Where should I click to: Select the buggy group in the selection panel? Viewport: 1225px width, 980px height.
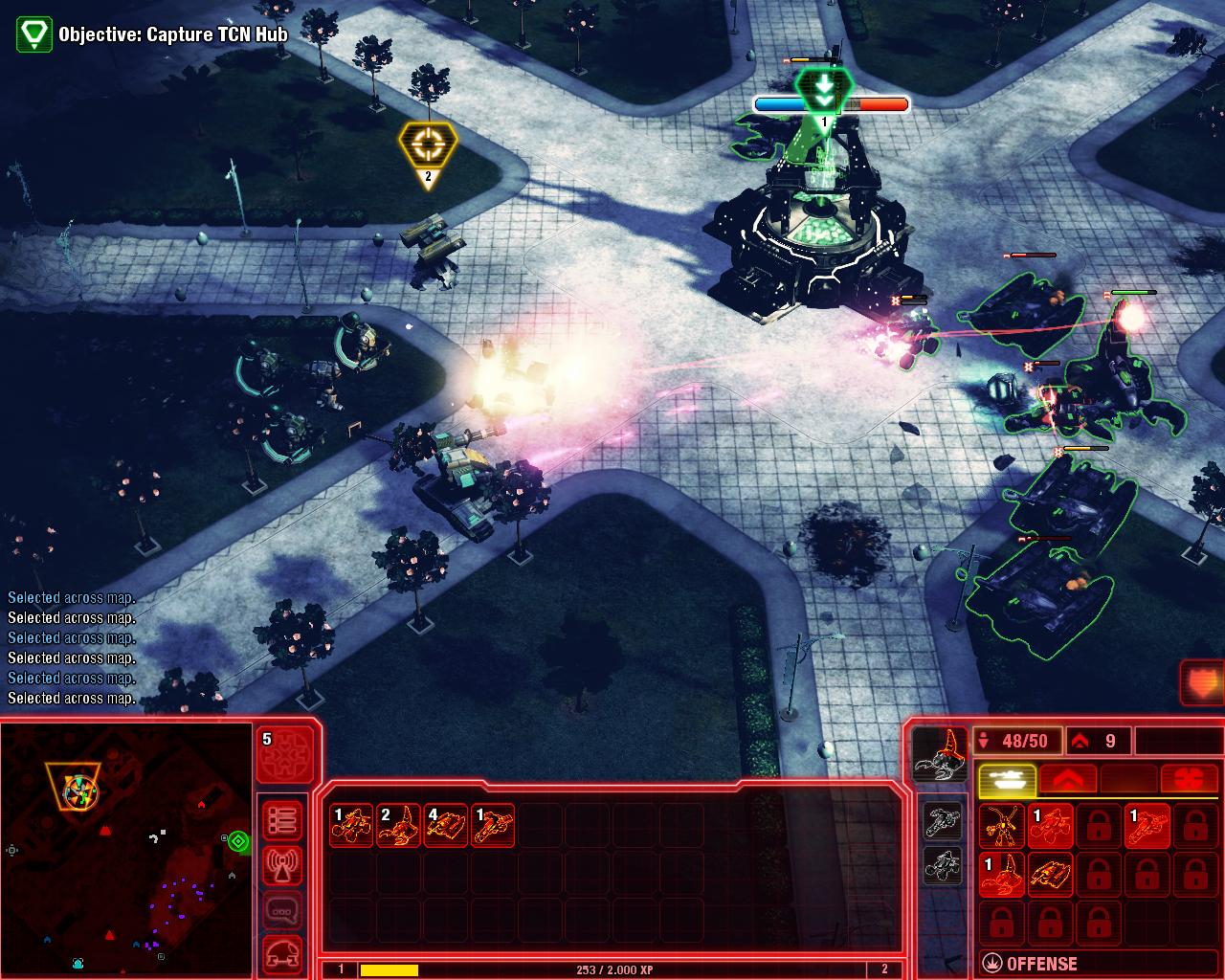351,826
